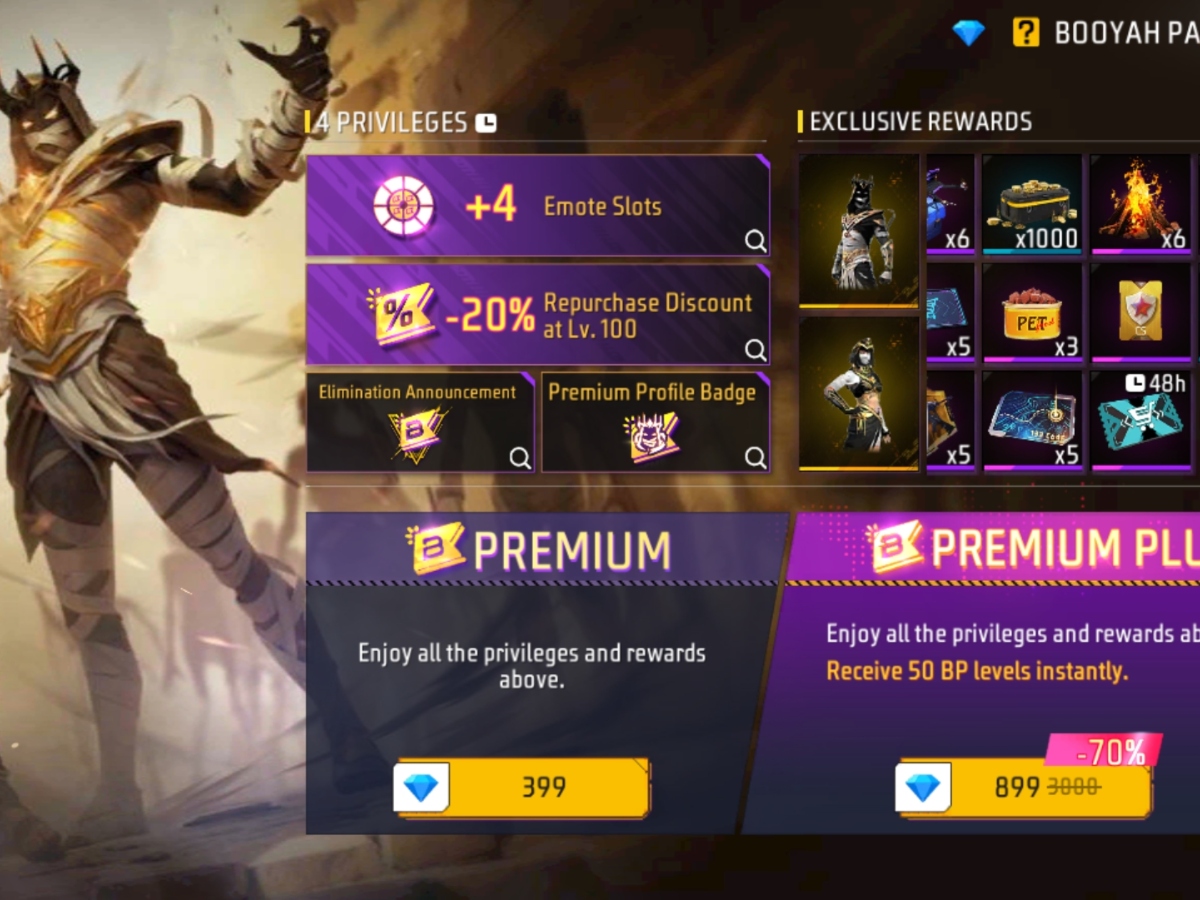1200x900 pixels.
Task: View the blue map card x5 reward
Action: point(1032,420)
